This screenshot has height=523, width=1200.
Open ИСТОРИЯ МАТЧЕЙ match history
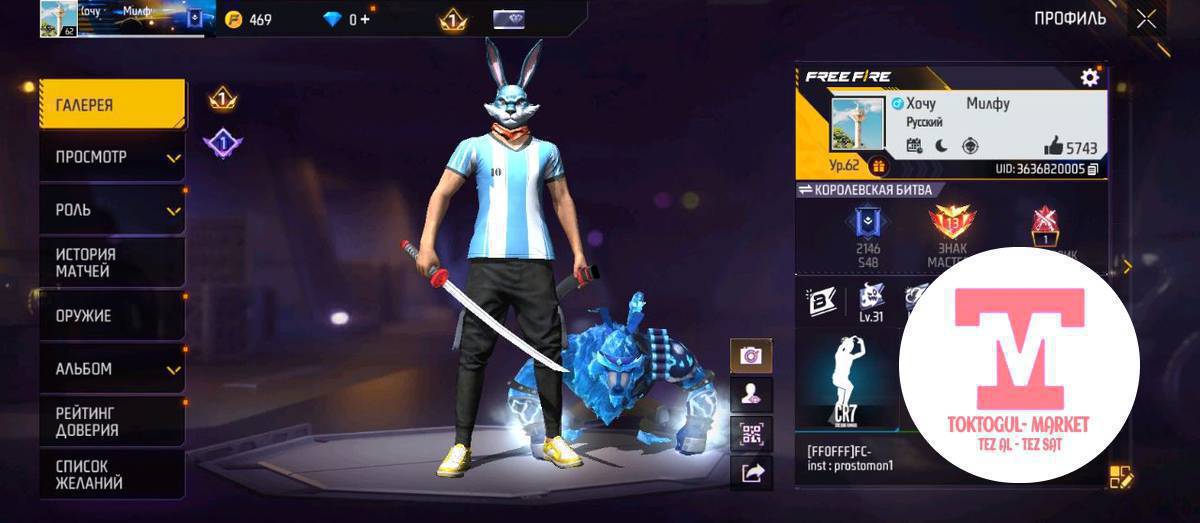coord(112,263)
